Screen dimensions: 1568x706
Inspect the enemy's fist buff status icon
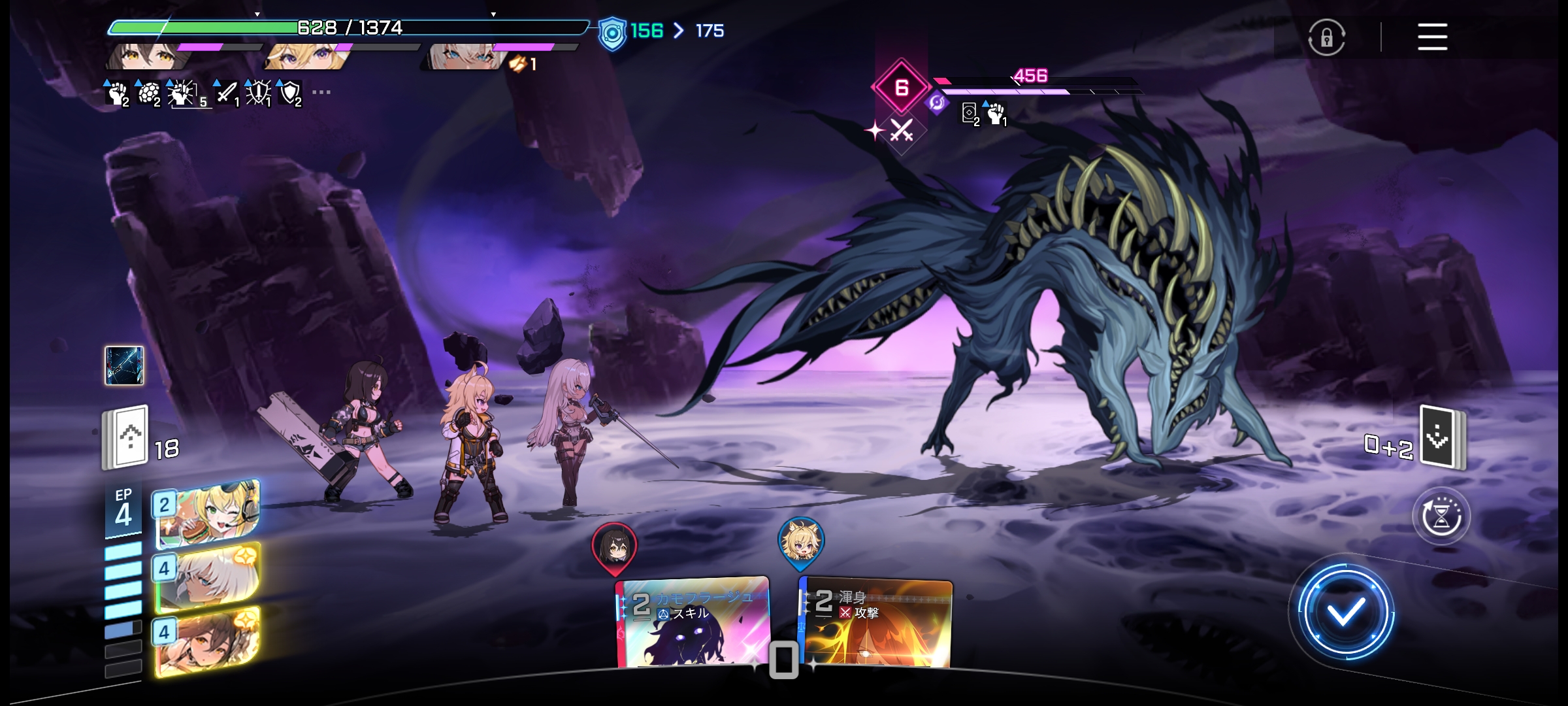pos(995,114)
